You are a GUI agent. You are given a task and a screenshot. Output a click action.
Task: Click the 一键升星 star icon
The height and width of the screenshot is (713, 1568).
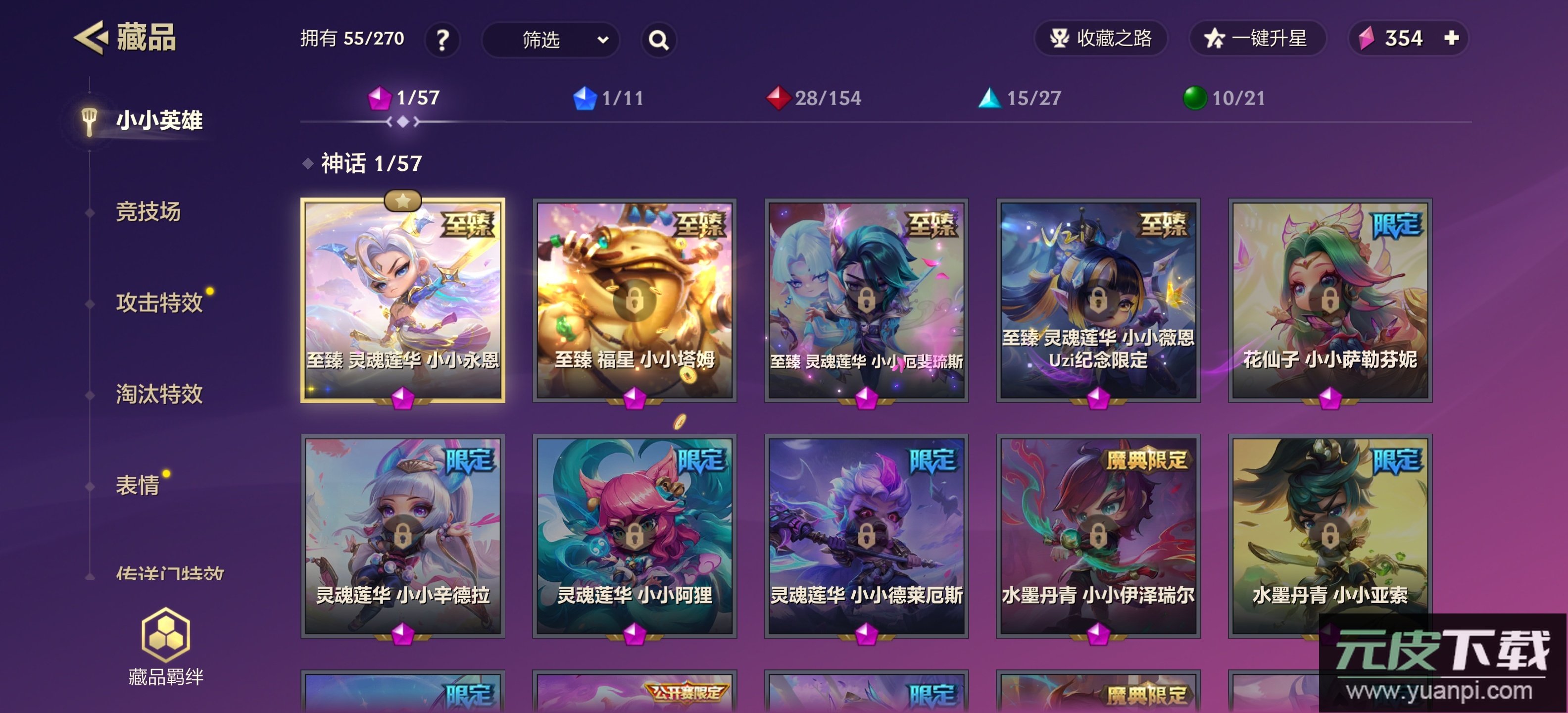click(1214, 38)
